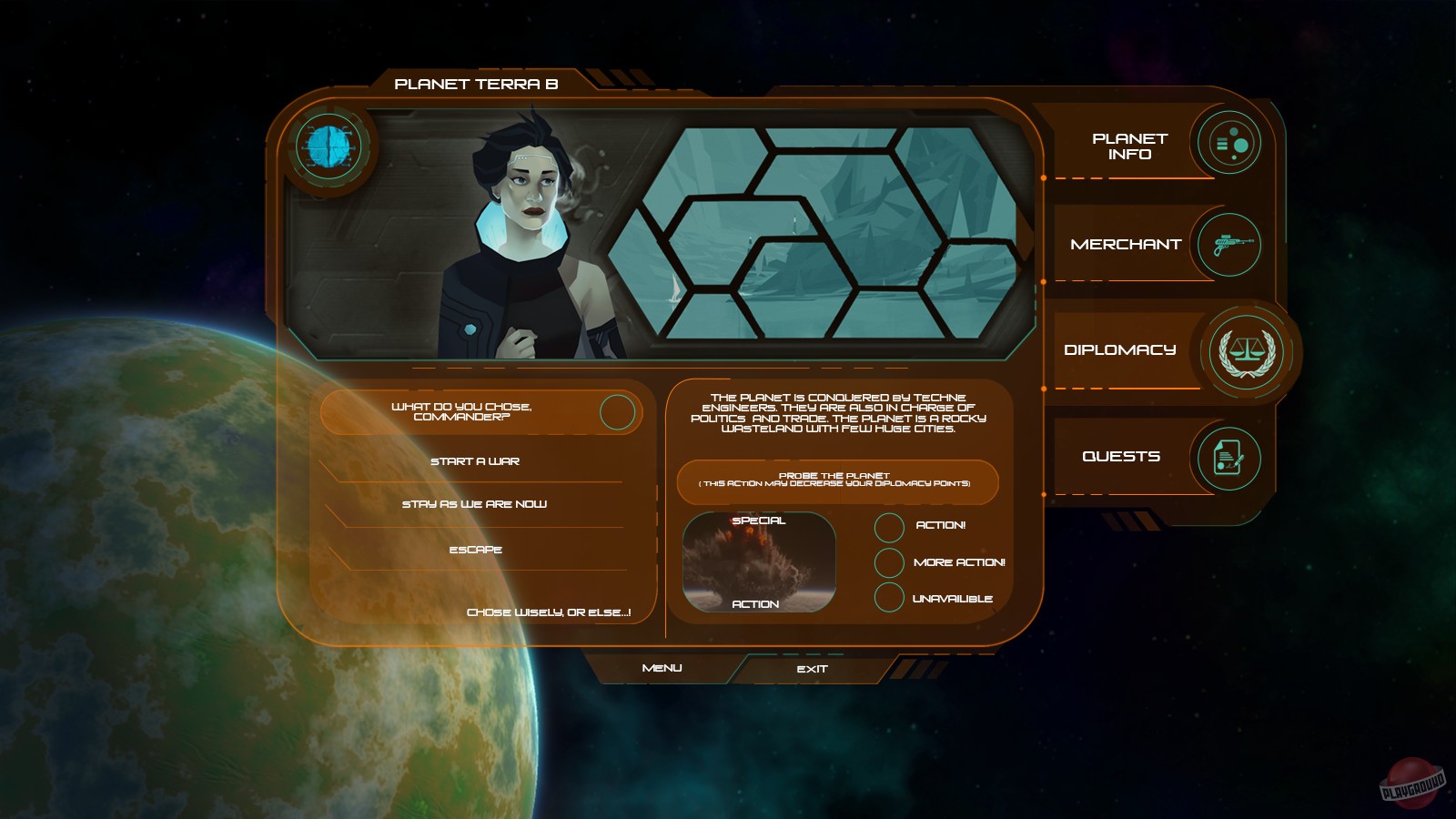Click the PLANET TERRA B title banner

tap(478, 82)
